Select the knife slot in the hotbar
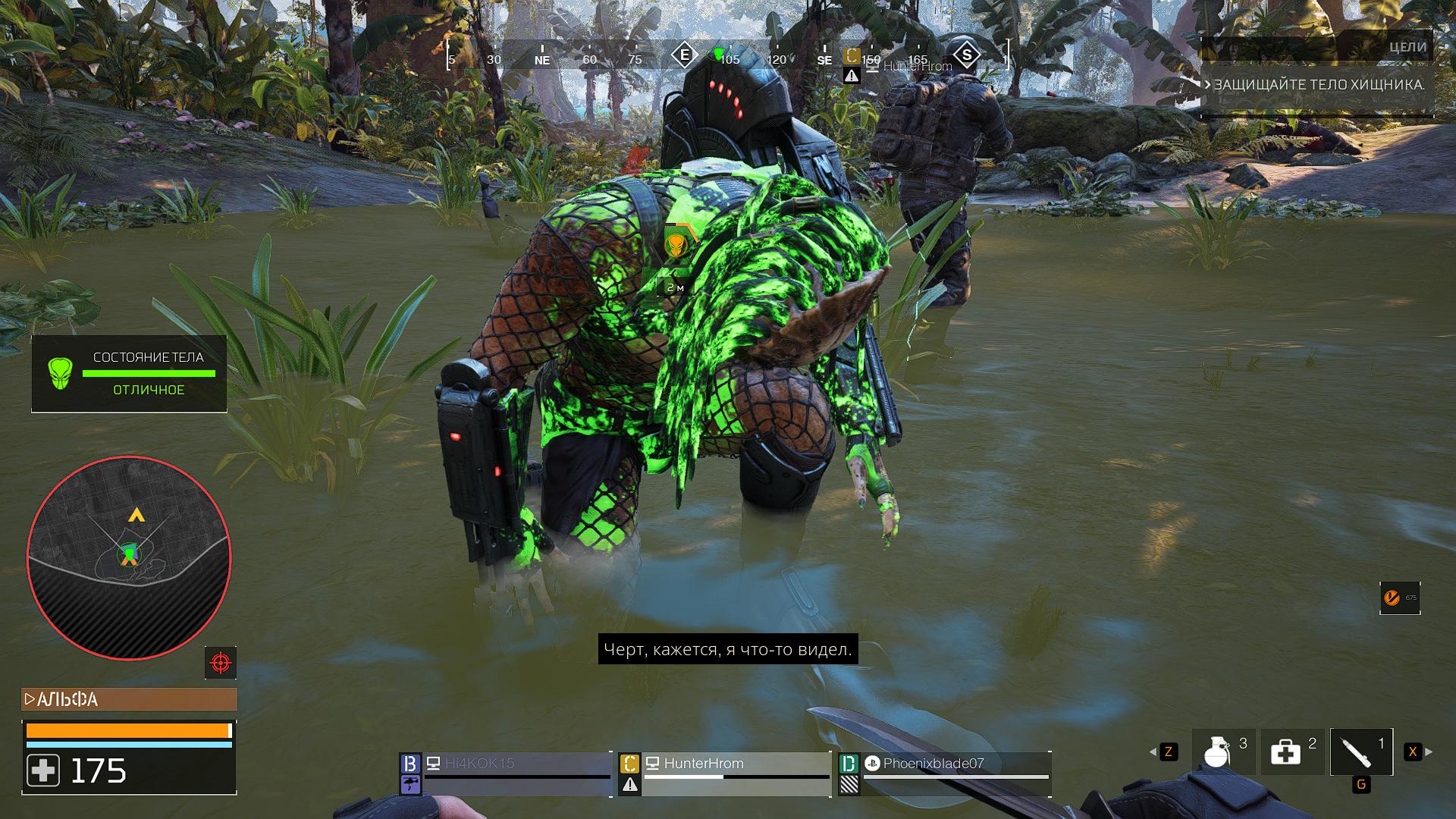 (x=1361, y=752)
